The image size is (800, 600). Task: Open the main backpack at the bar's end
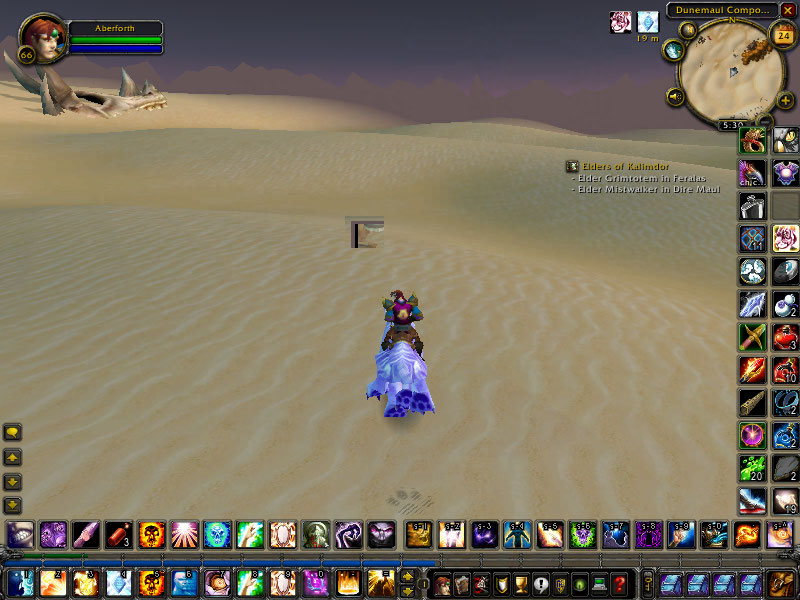click(779, 583)
